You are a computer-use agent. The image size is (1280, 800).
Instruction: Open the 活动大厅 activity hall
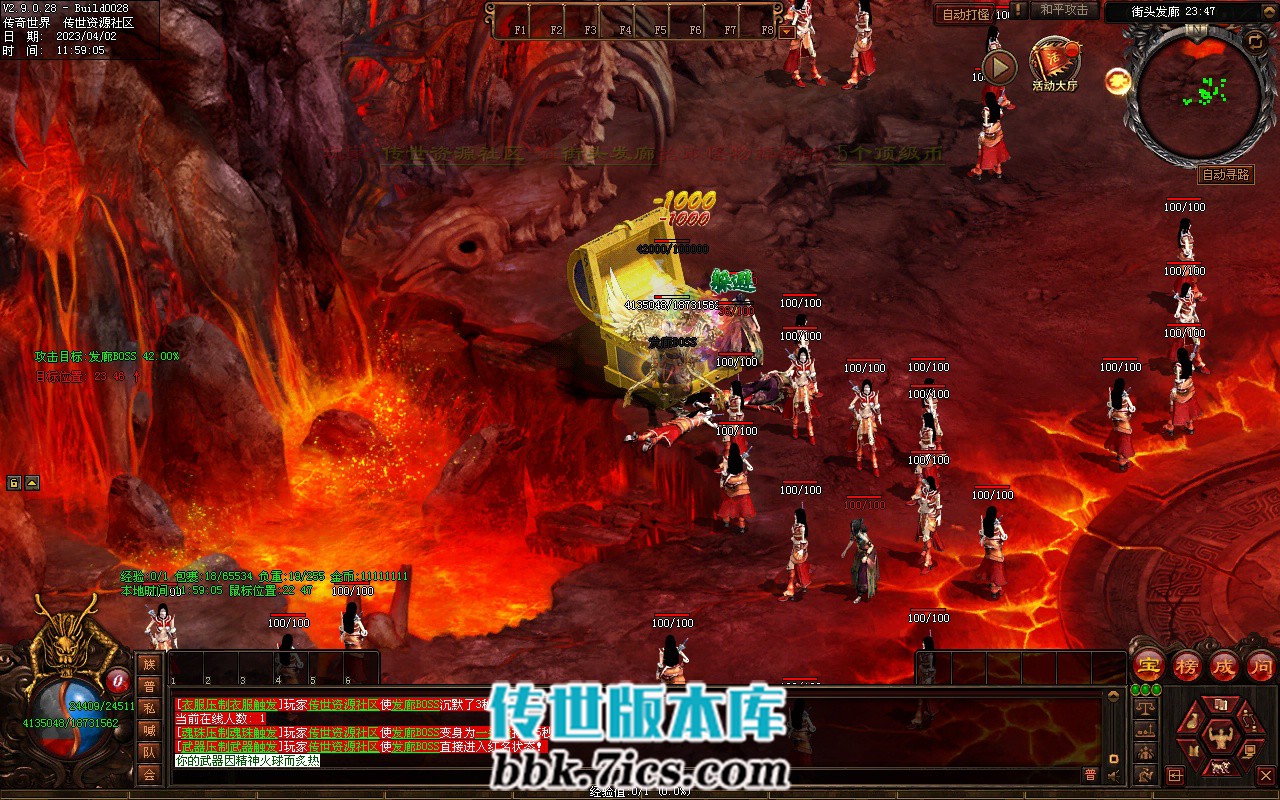click(1055, 66)
